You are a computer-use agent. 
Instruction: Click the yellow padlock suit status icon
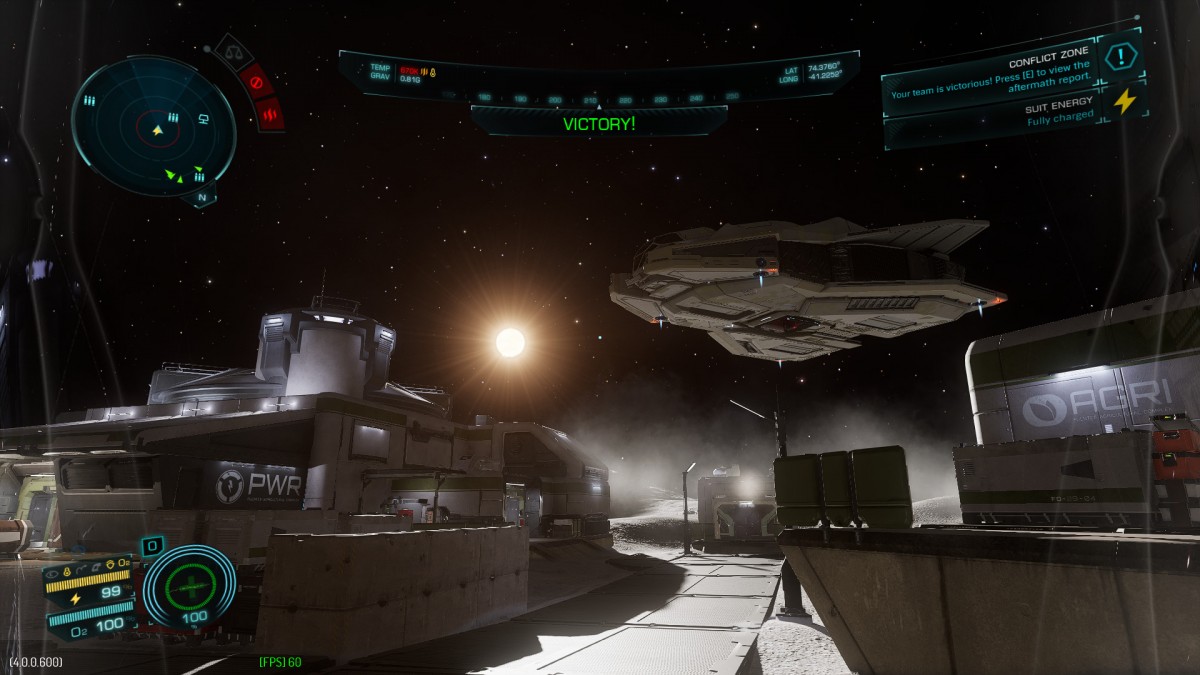click(66, 572)
